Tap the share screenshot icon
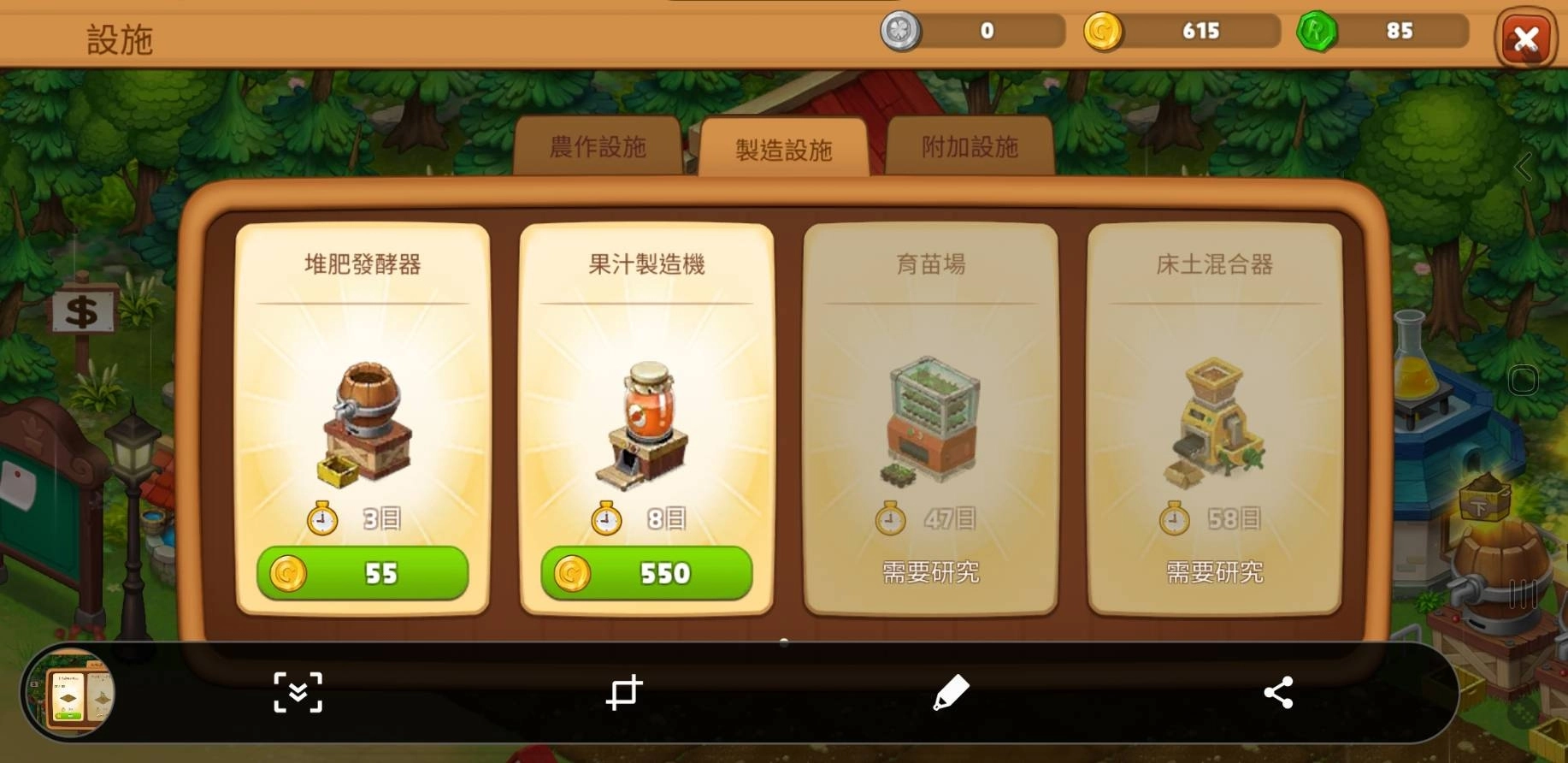 pos(1278,693)
